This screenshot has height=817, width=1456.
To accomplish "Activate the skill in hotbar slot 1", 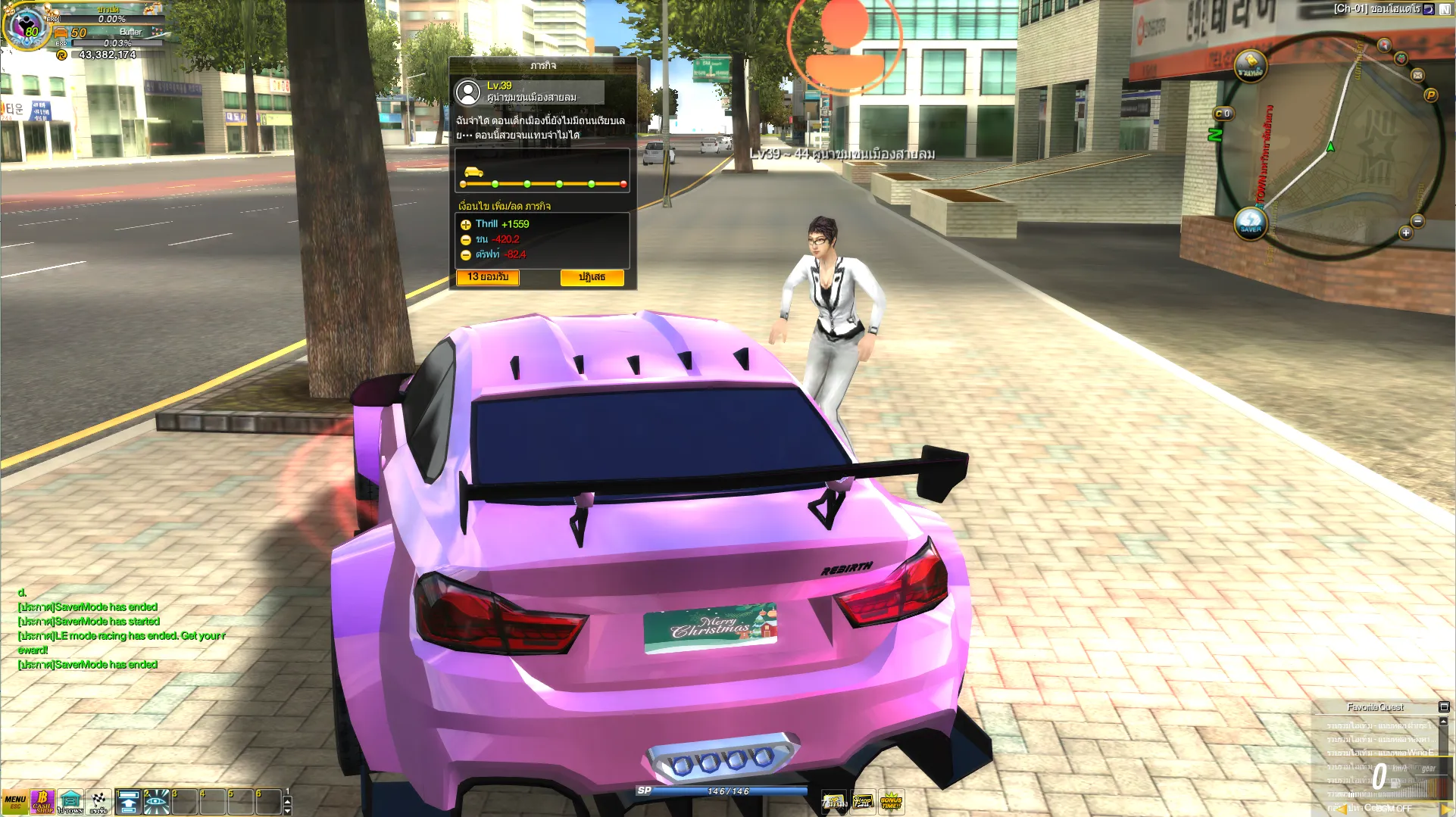I will point(129,802).
